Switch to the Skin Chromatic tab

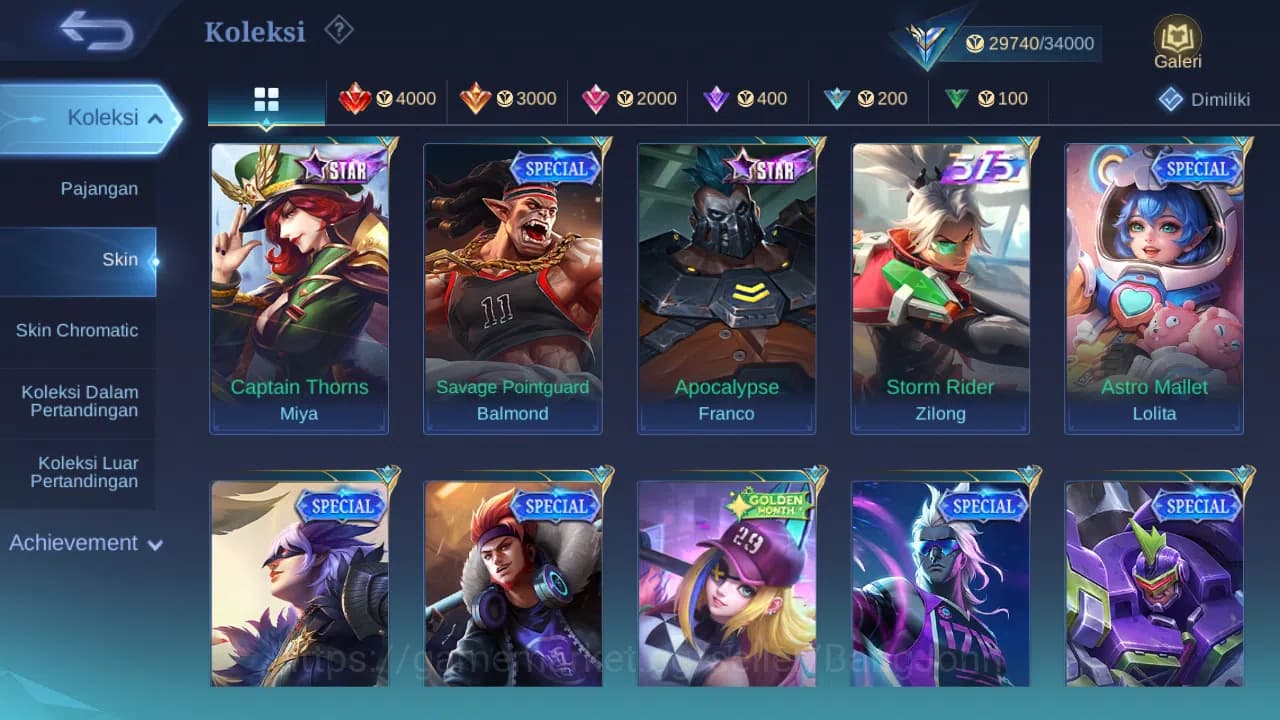click(x=79, y=330)
